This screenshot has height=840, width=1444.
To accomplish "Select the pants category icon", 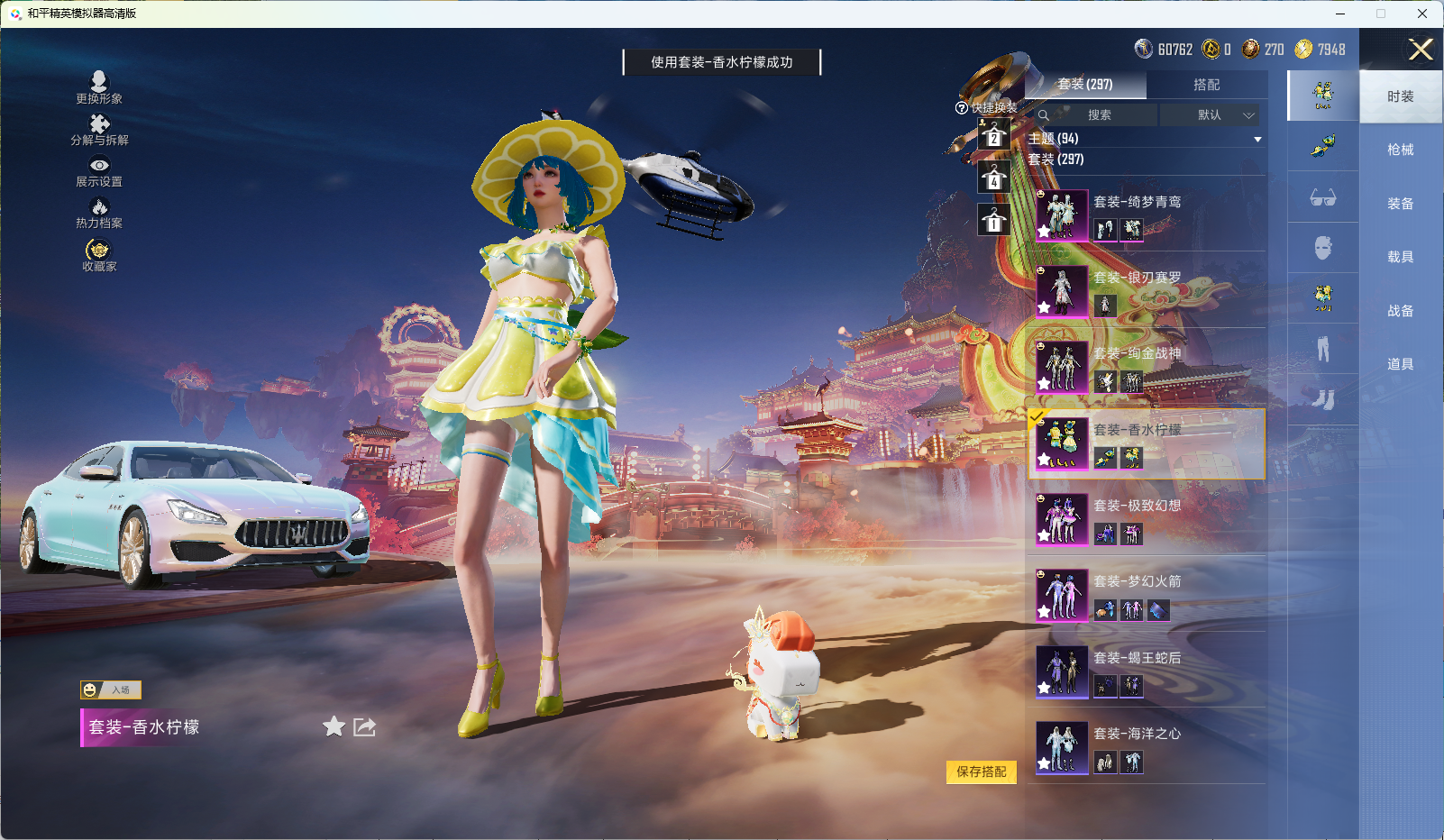I will [1323, 348].
